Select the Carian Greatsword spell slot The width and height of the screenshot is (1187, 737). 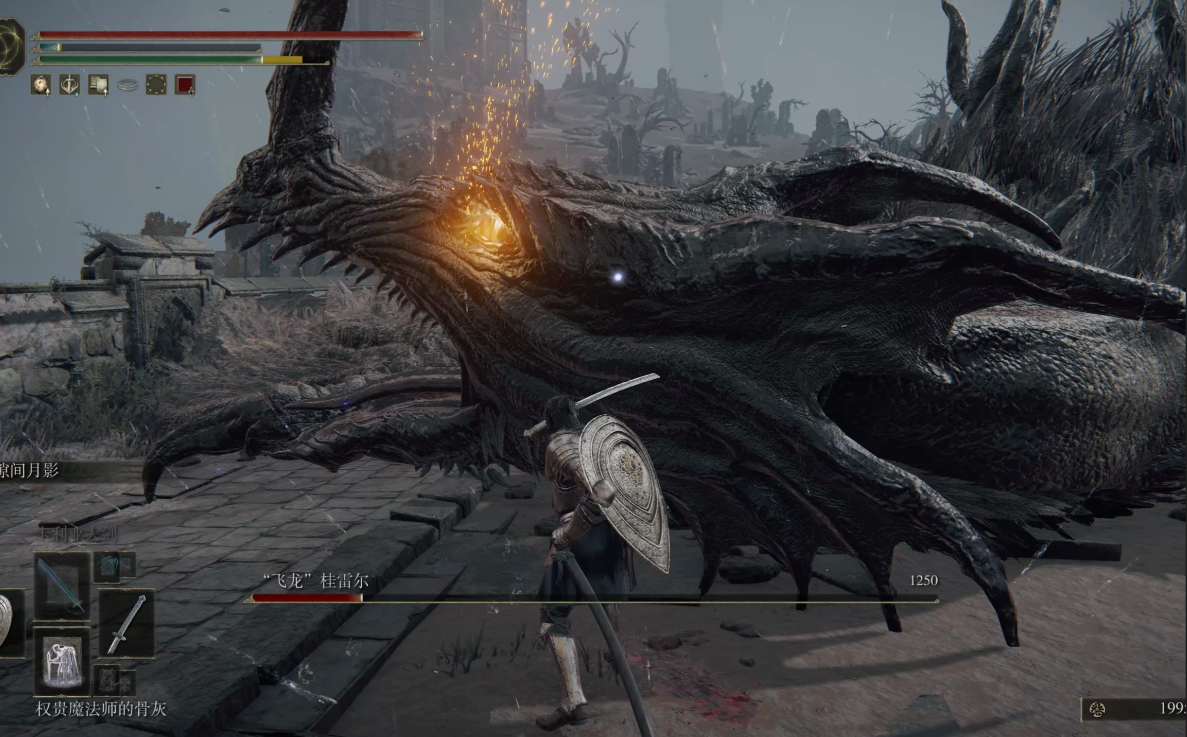point(61,587)
